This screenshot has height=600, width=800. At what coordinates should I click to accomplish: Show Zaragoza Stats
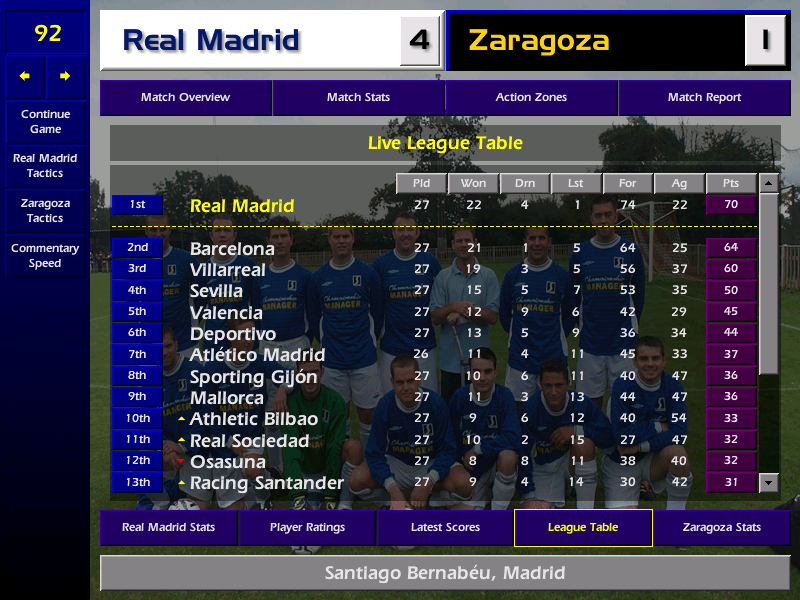pyautogui.click(x=721, y=527)
